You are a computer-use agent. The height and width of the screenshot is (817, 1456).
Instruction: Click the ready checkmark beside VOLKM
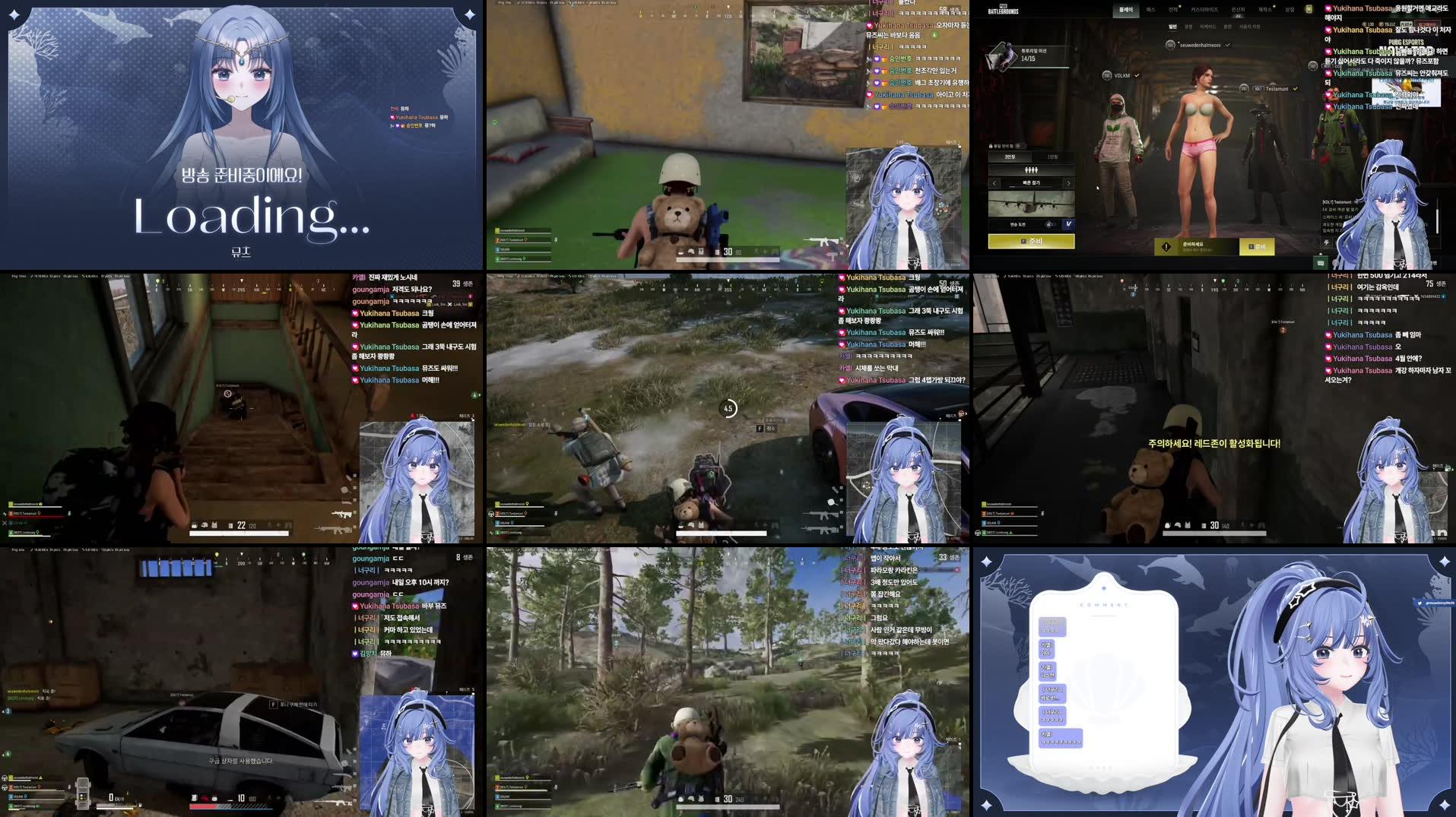coord(1137,75)
